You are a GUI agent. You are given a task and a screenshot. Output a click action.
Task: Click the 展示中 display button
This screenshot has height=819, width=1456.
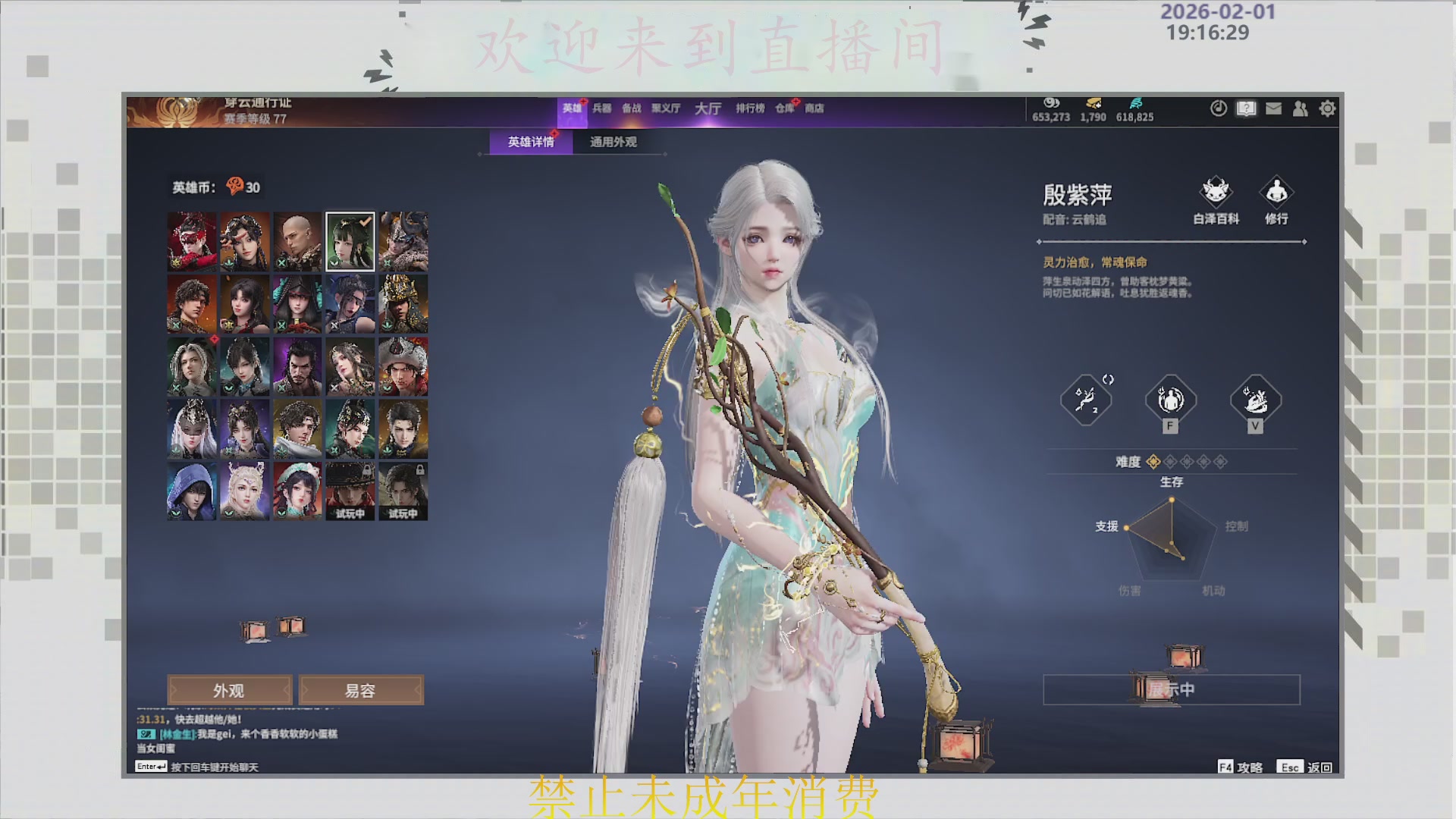tap(1170, 689)
